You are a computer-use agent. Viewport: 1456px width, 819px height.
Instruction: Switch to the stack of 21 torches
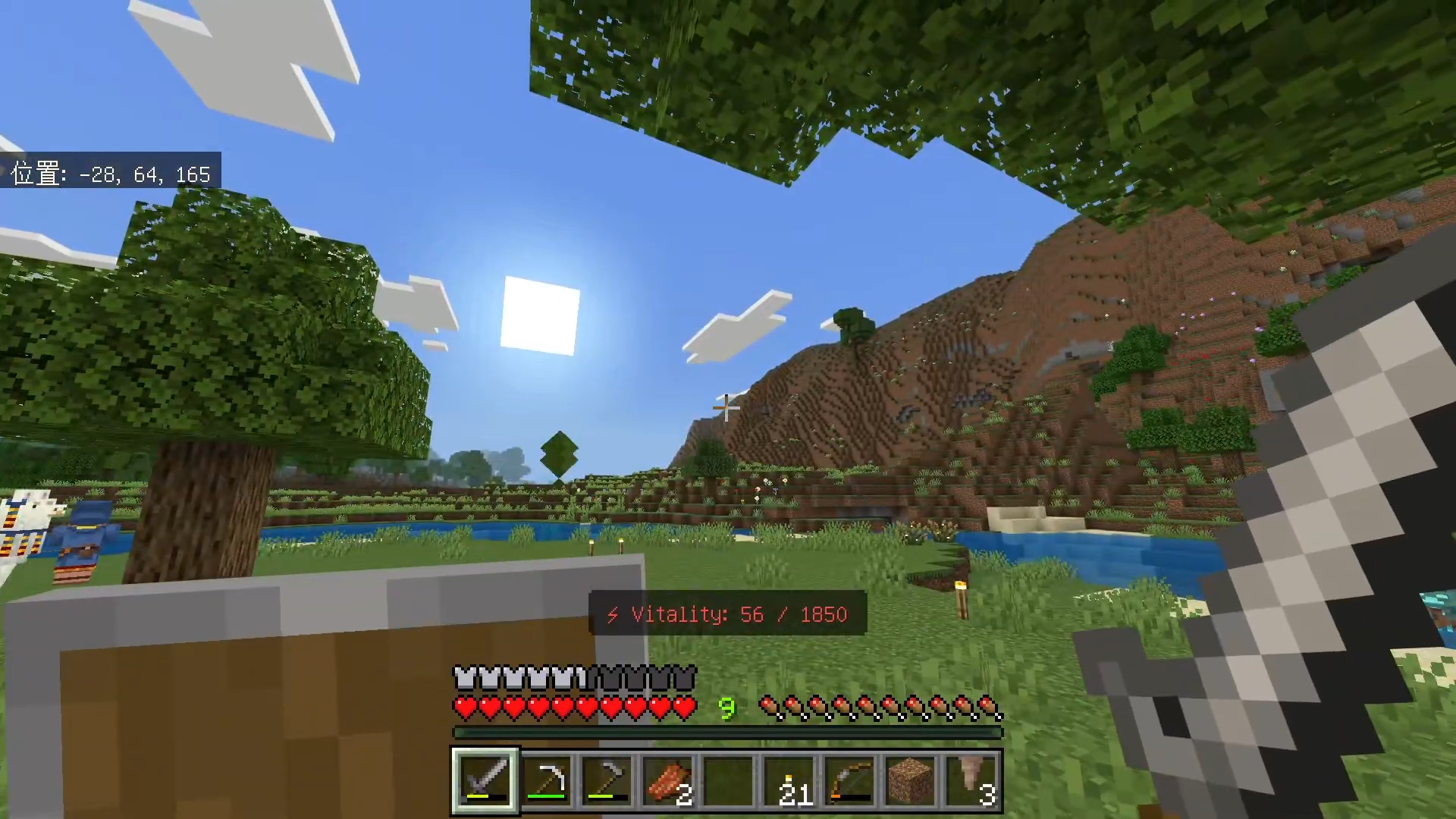(789, 780)
